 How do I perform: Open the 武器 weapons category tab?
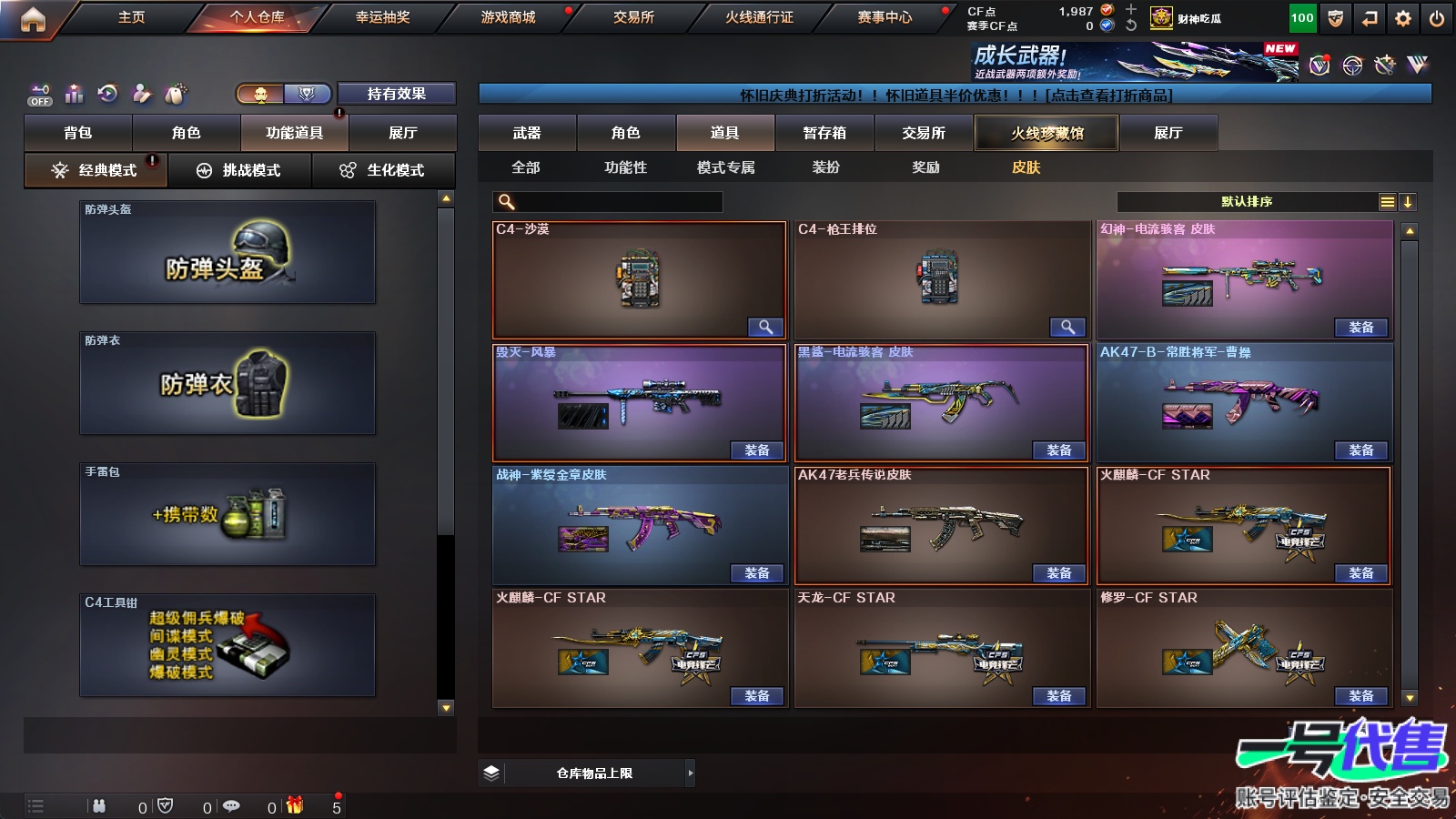click(527, 133)
